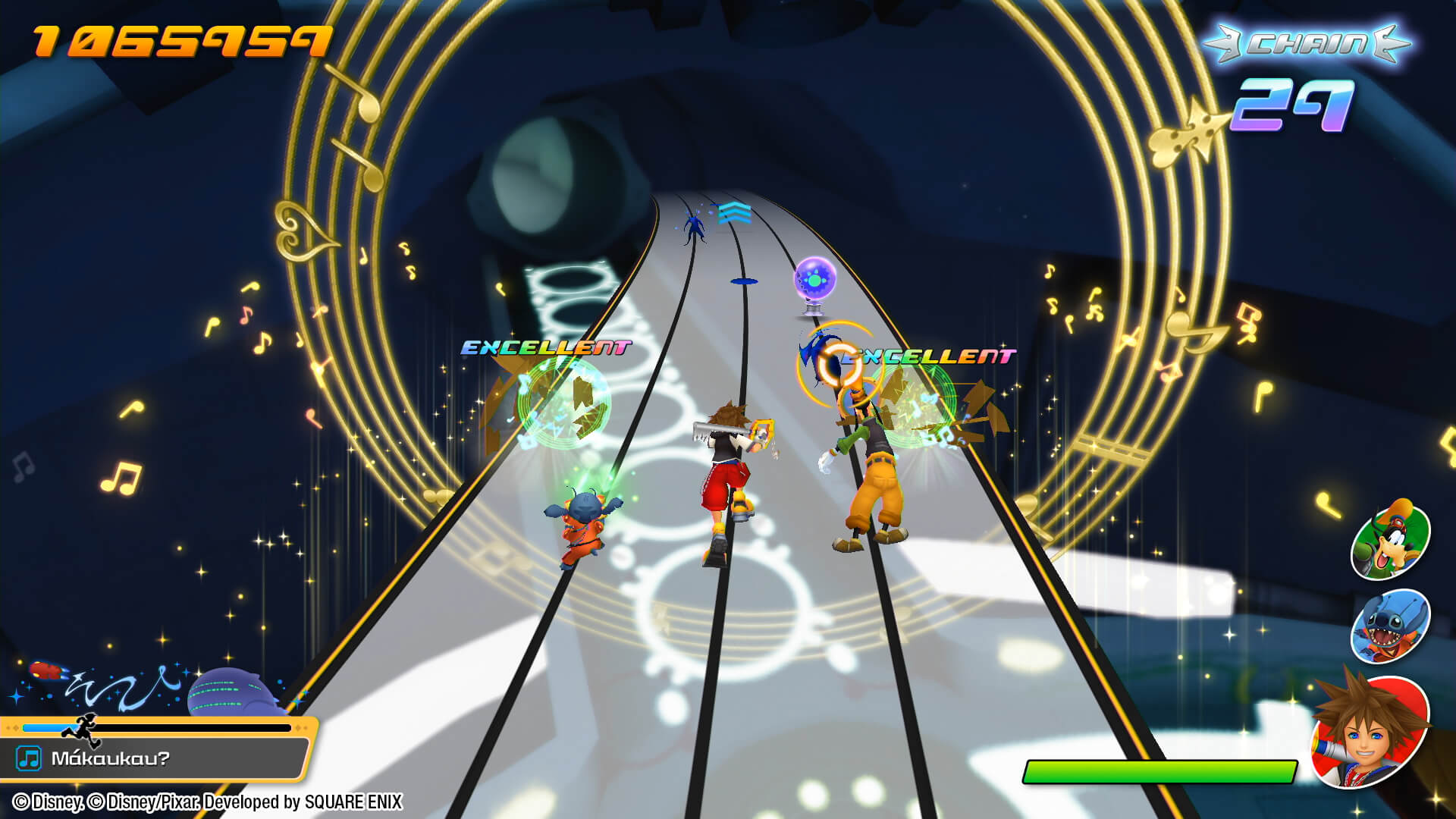This screenshot has width=1456, height=819.
Task: Click the music note icon beside the song title
Action: click(29, 758)
